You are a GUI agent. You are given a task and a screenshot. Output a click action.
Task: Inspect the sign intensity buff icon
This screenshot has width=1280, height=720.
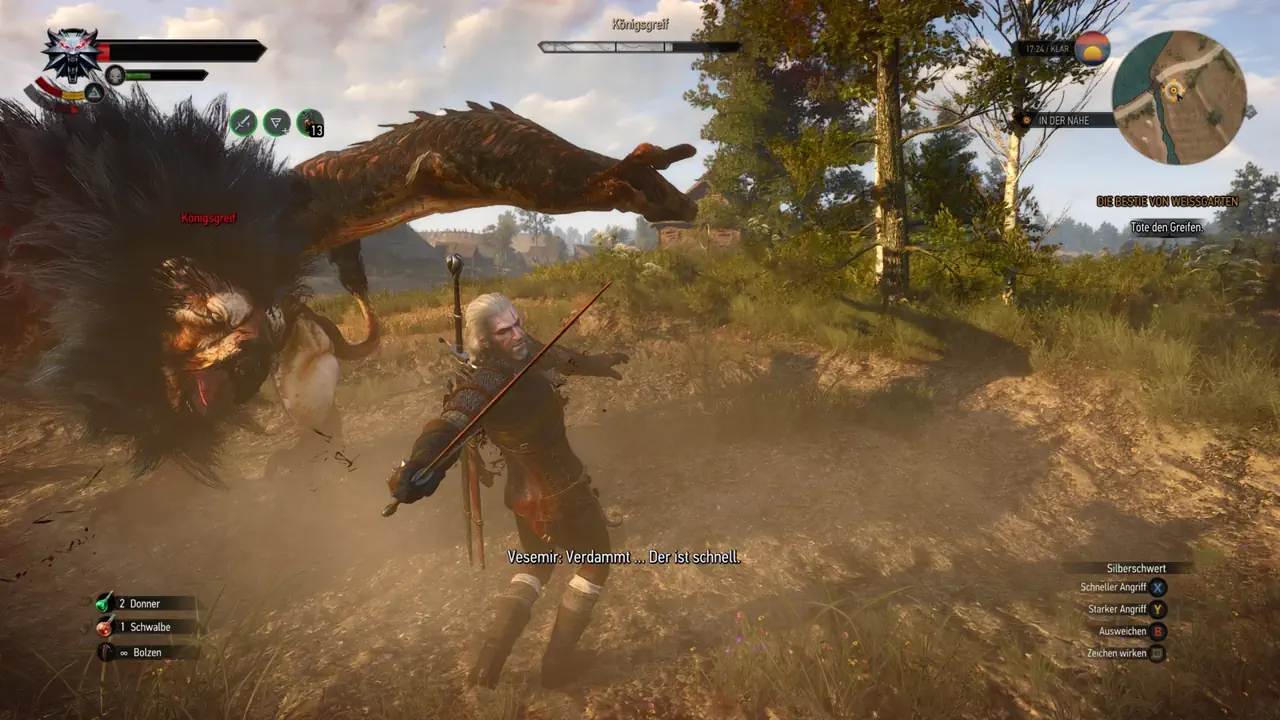click(276, 122)
